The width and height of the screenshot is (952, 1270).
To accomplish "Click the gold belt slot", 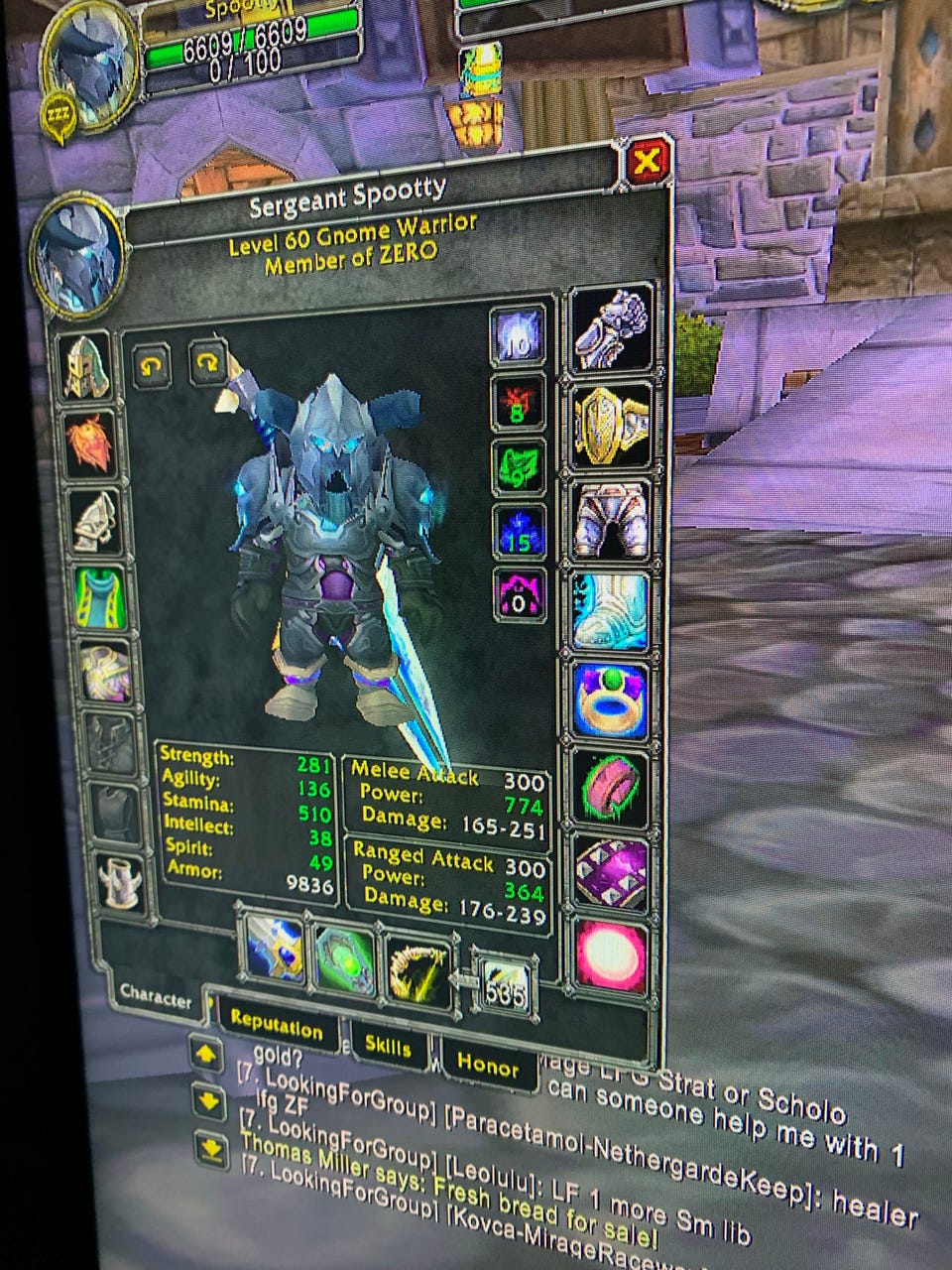I will [x=613, y=426].
